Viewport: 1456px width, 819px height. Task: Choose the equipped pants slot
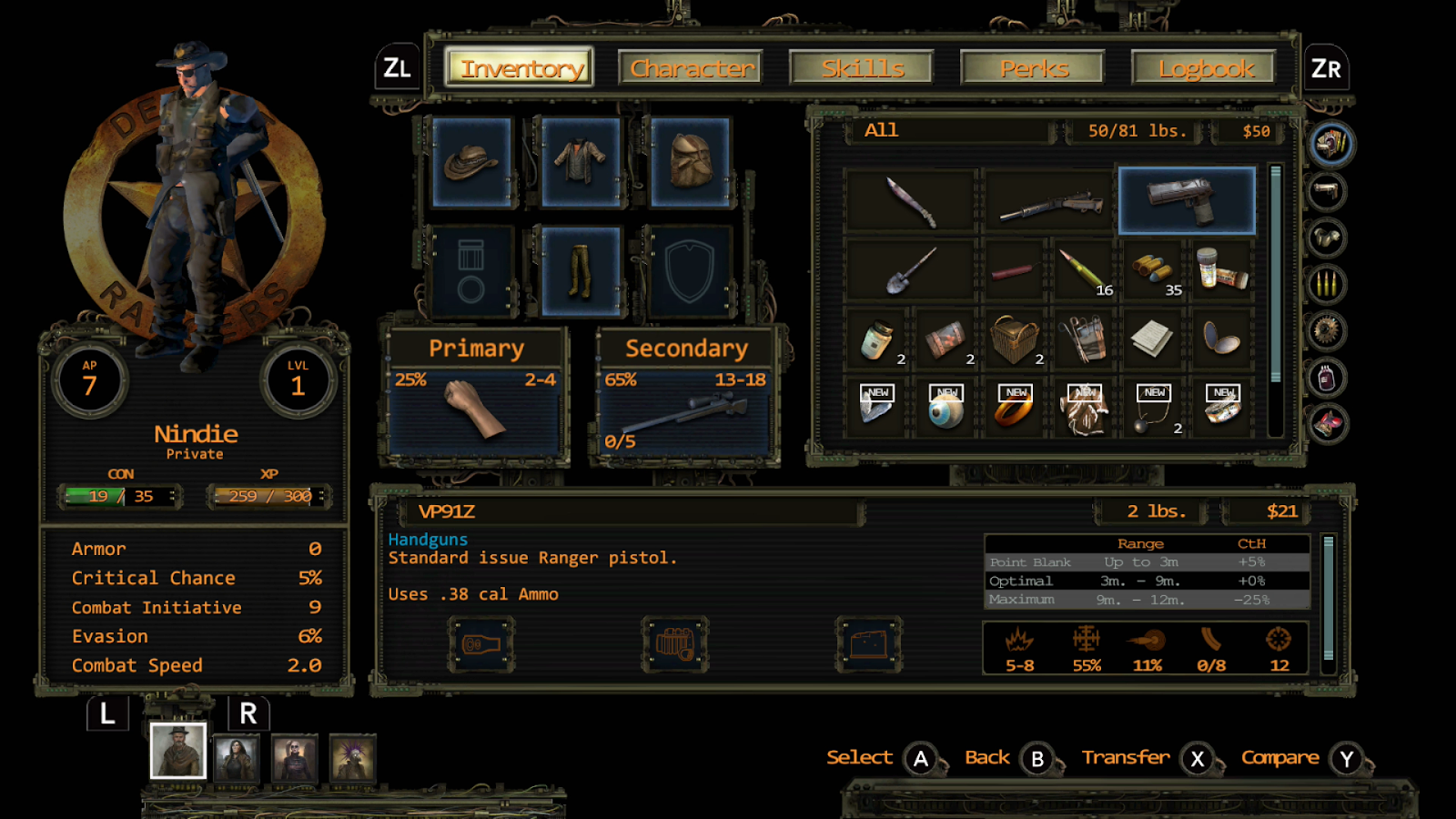click(581, 272)
